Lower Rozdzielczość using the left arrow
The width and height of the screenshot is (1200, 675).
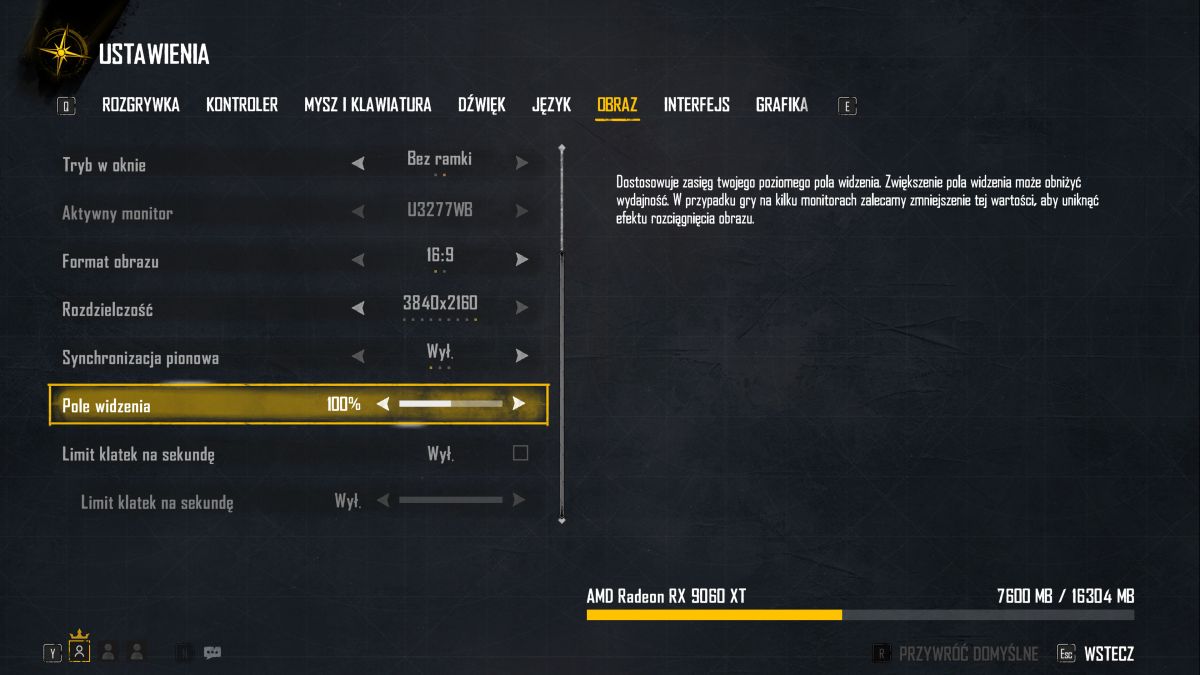[358, 308]
